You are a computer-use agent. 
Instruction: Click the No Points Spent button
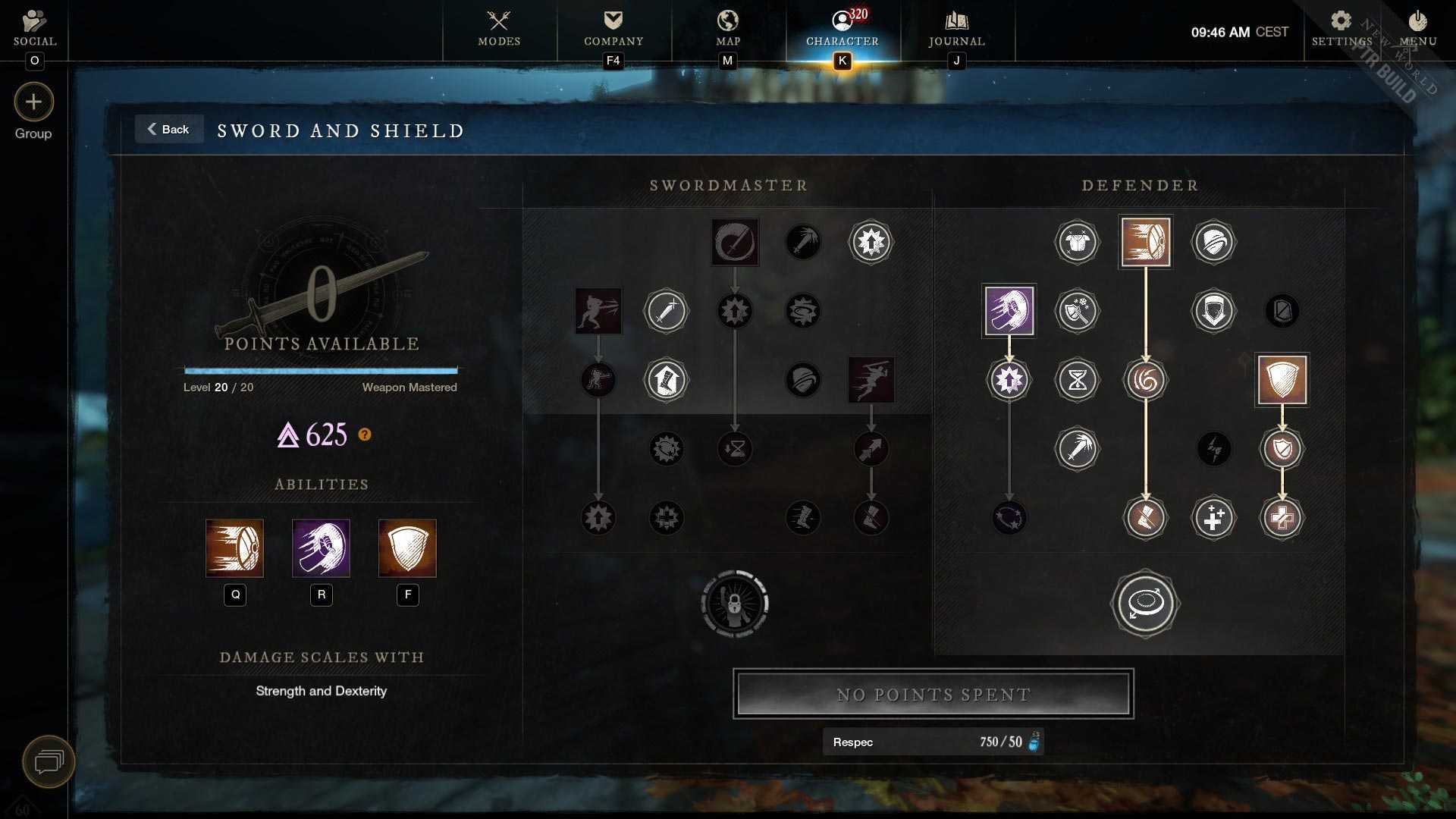933,694
